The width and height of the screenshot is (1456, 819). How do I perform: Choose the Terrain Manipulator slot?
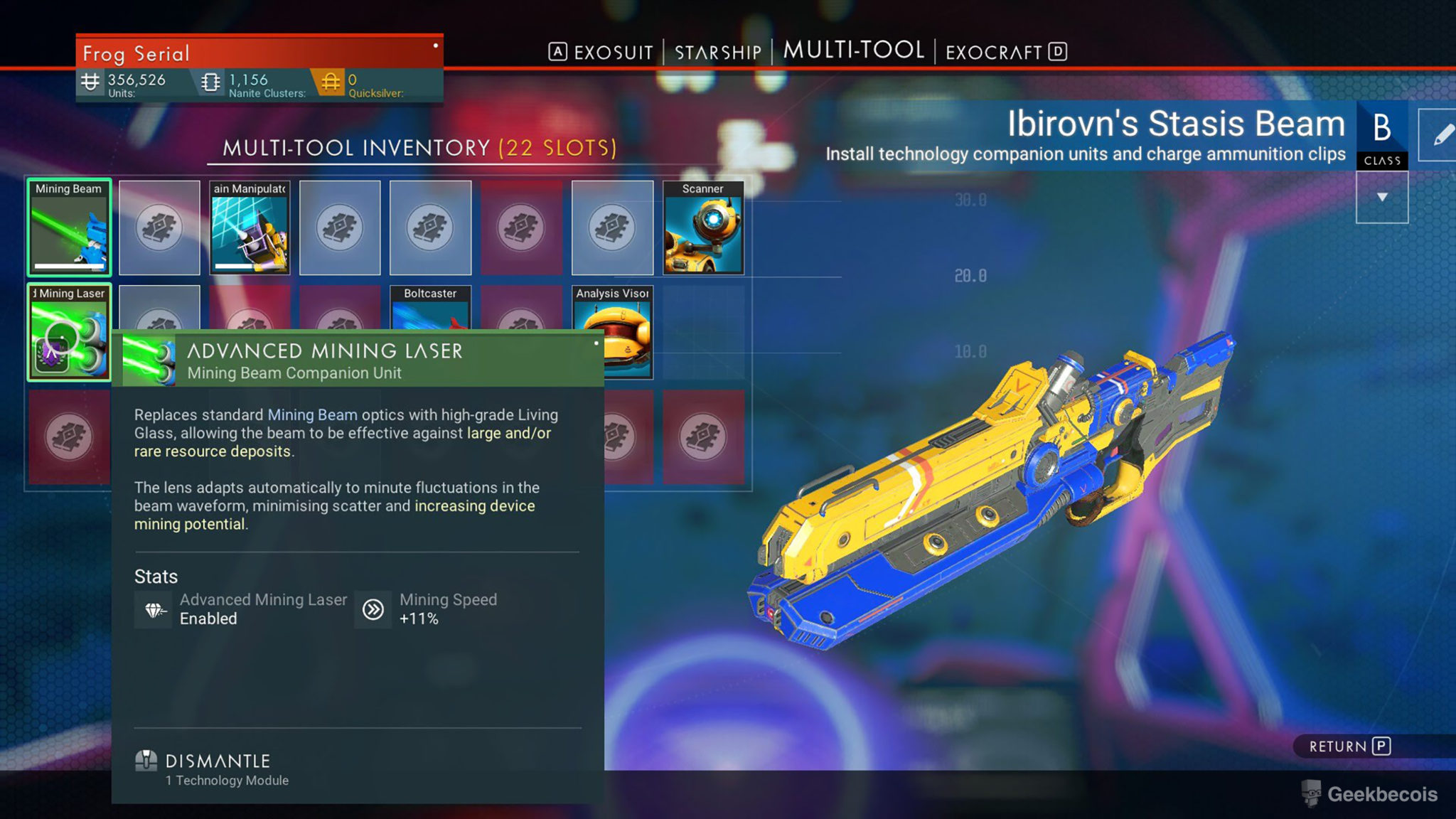coord(250,227)
